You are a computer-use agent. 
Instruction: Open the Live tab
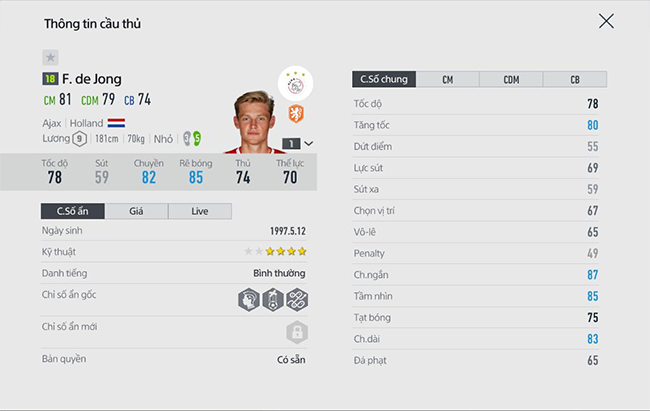(x=199, y=211)
